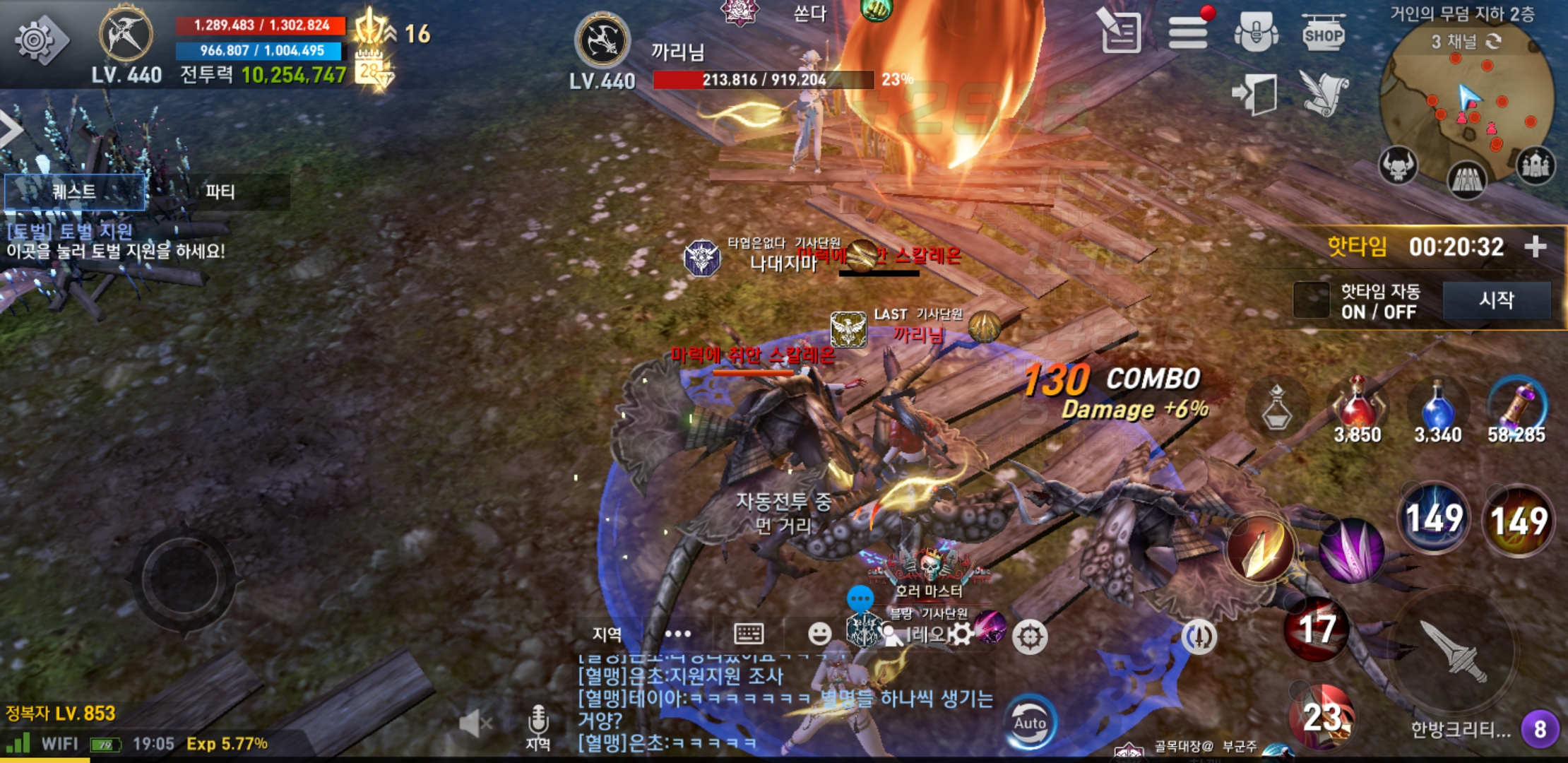Add hot time with plus button
The width and height of the screenshot is (1568, 763).
pos(1535,247)
